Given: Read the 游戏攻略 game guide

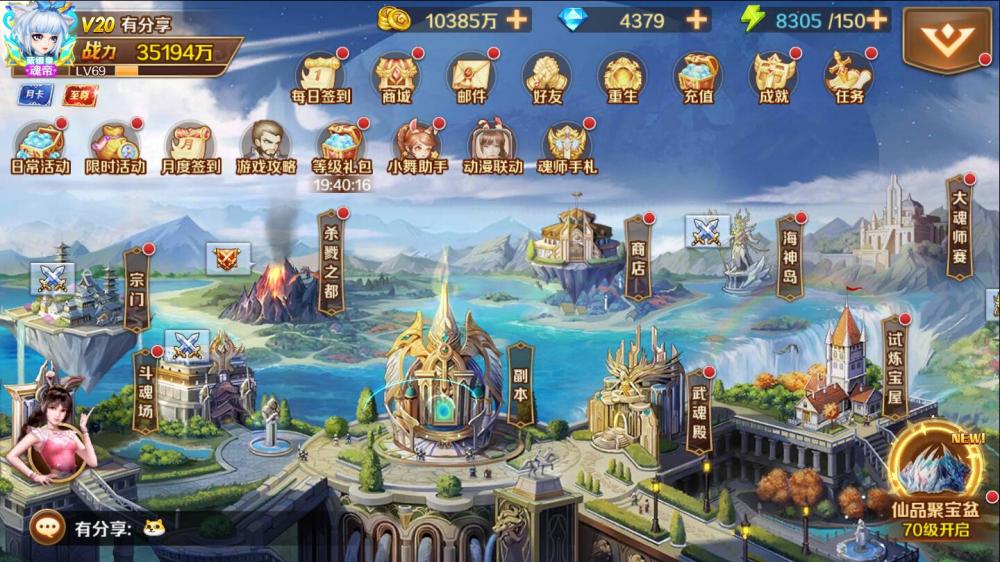Looking at the screenshot, I should click(266, 147).
